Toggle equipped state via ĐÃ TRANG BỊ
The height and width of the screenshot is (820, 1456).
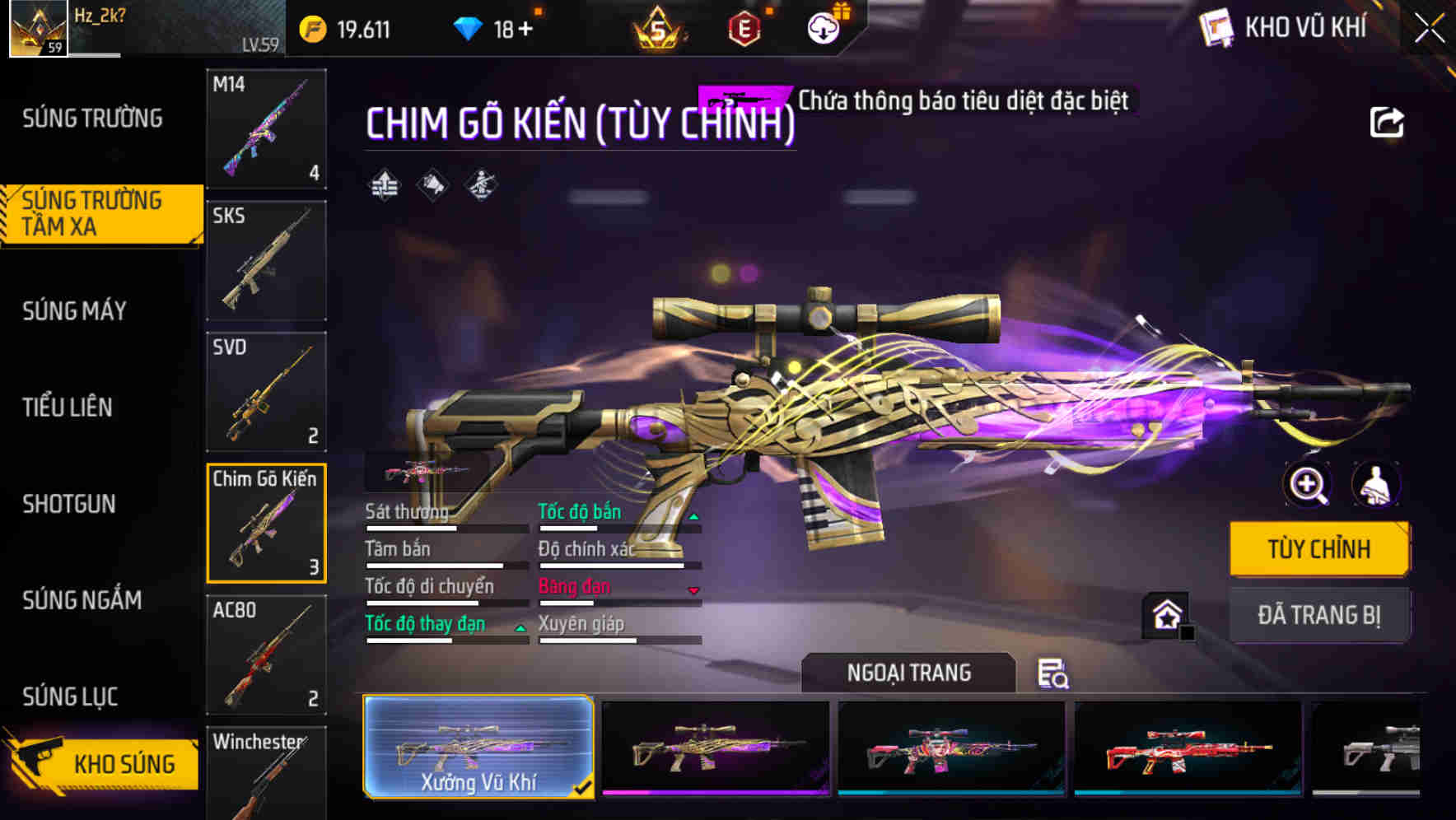[1319, 615]
